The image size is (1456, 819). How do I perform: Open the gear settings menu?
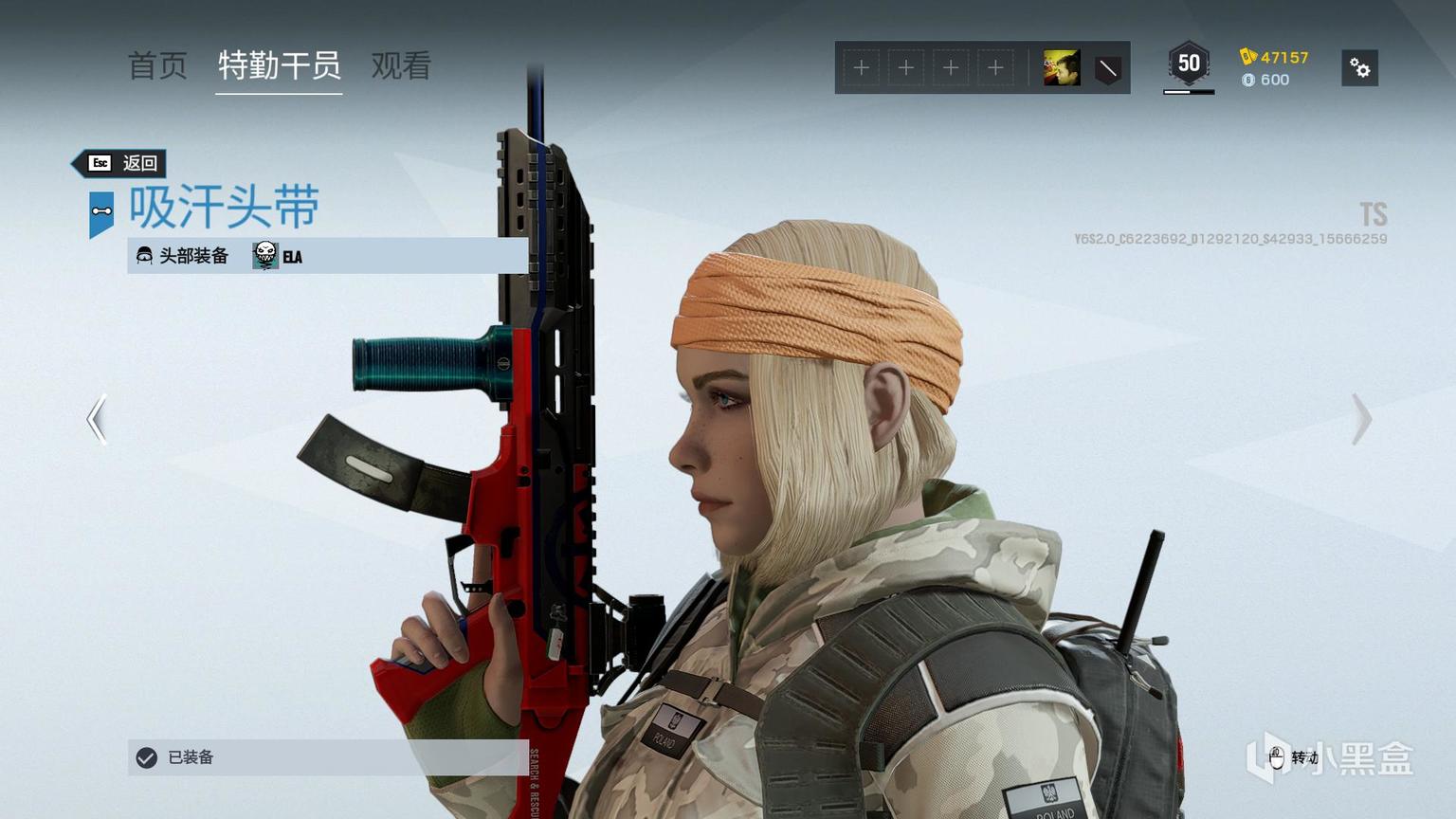coord(1359,68)
